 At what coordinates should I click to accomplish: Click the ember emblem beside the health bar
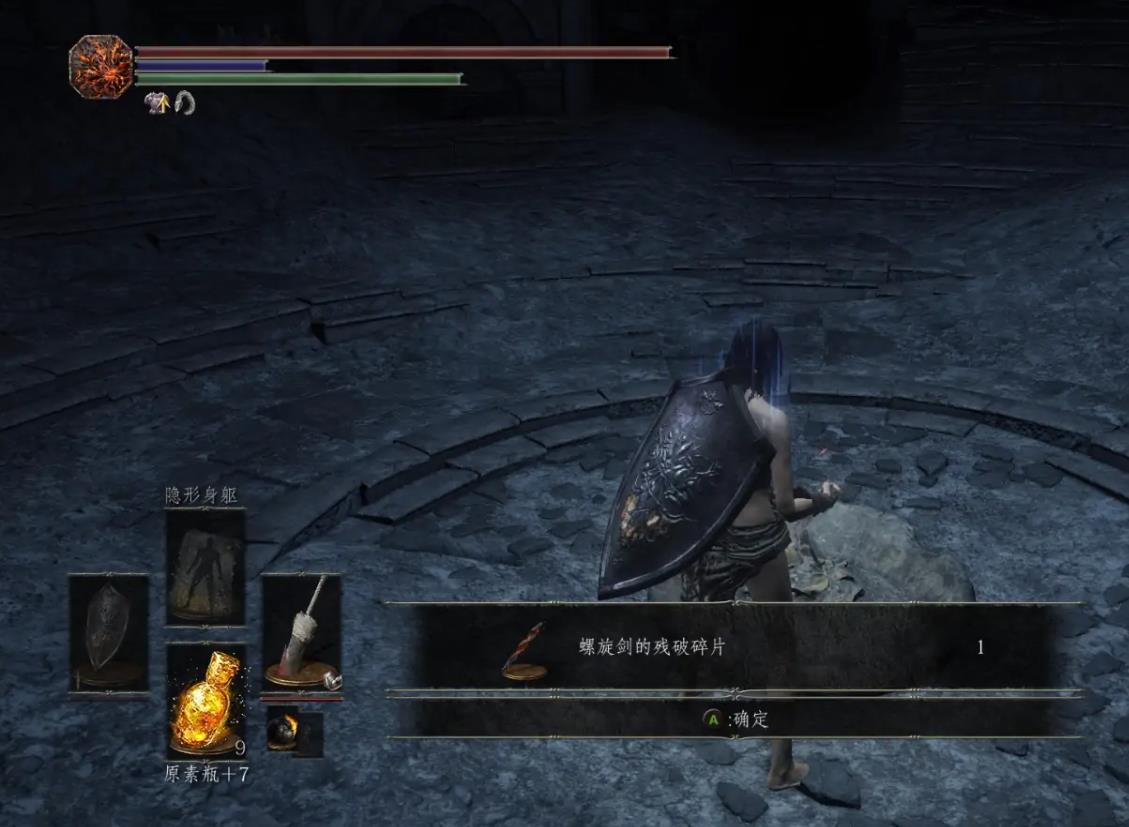[x=100, y=66]
